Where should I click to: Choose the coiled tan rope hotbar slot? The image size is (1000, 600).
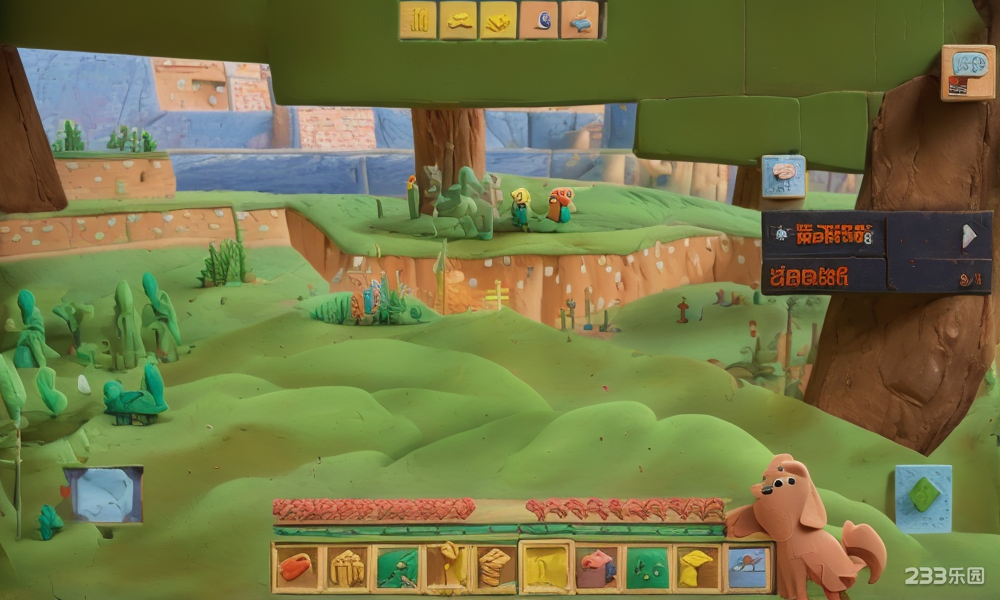[496, 568]
